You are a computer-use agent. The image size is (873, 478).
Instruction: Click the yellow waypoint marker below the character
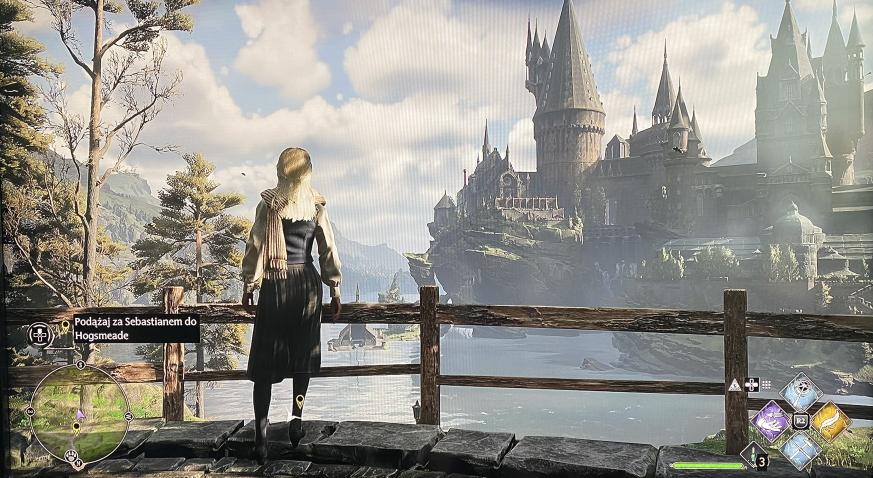[x=299, y=403]
